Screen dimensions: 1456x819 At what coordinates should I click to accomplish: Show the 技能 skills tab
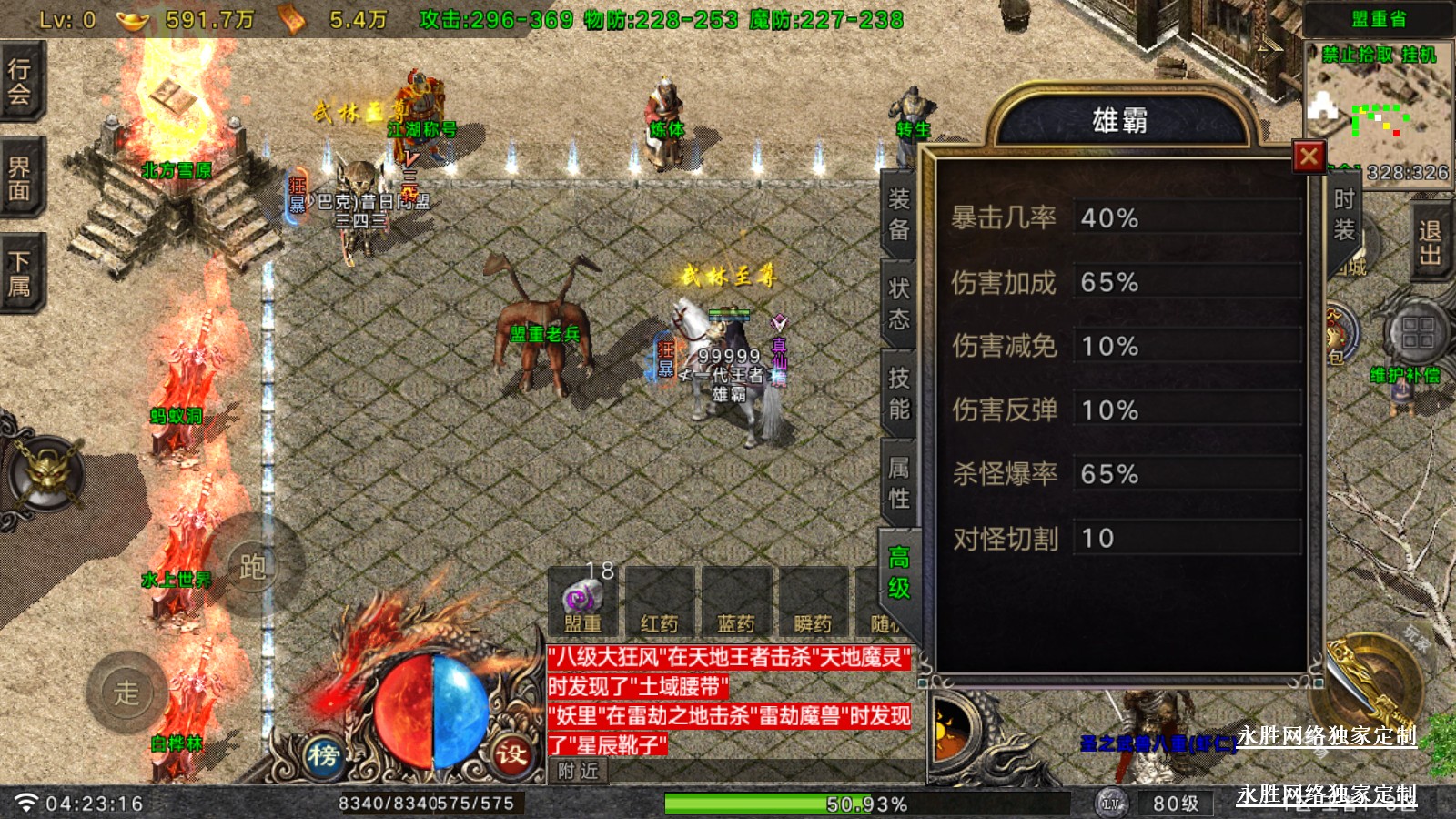(899, 393)
